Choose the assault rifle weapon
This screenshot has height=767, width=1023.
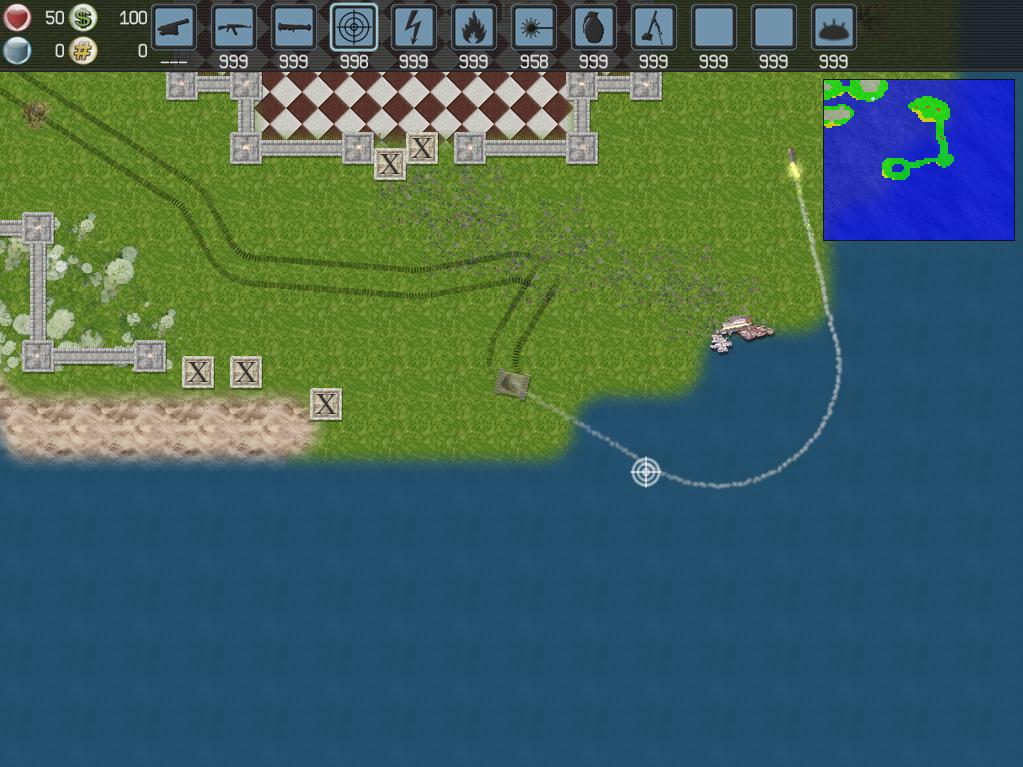(234, 28)
